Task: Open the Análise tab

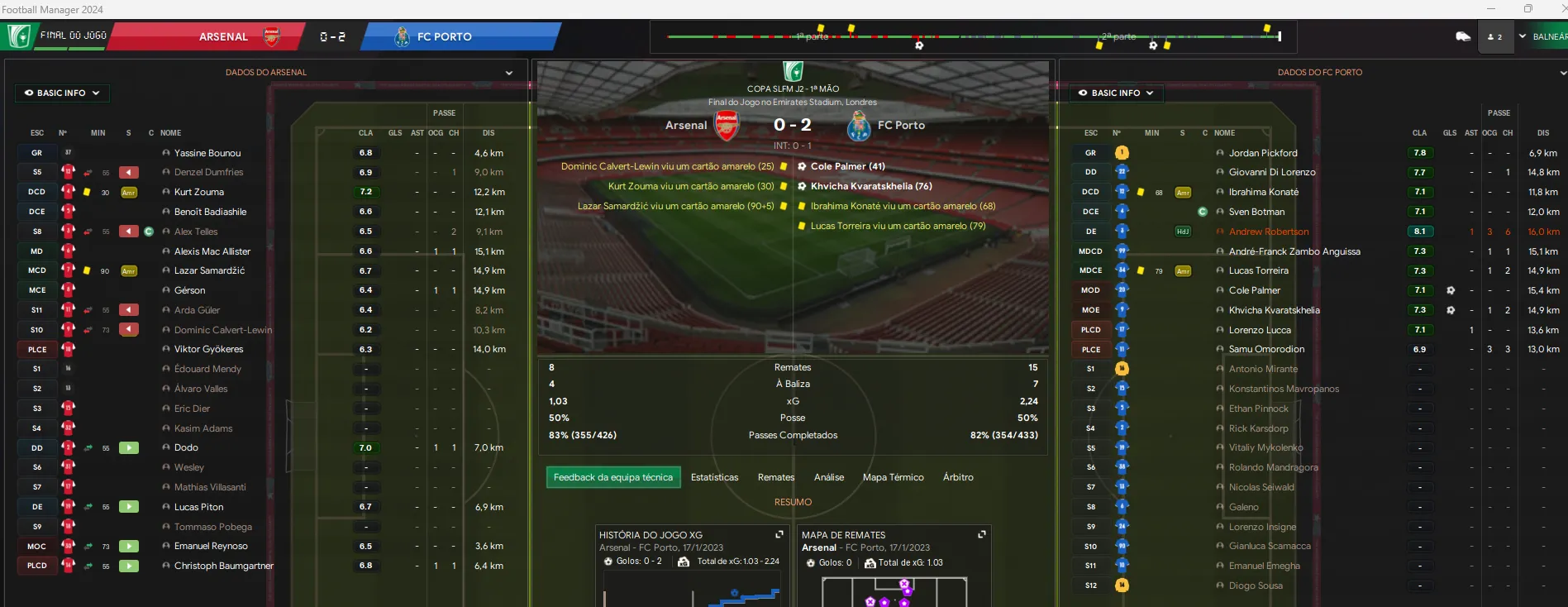Action: click(828, 477)
